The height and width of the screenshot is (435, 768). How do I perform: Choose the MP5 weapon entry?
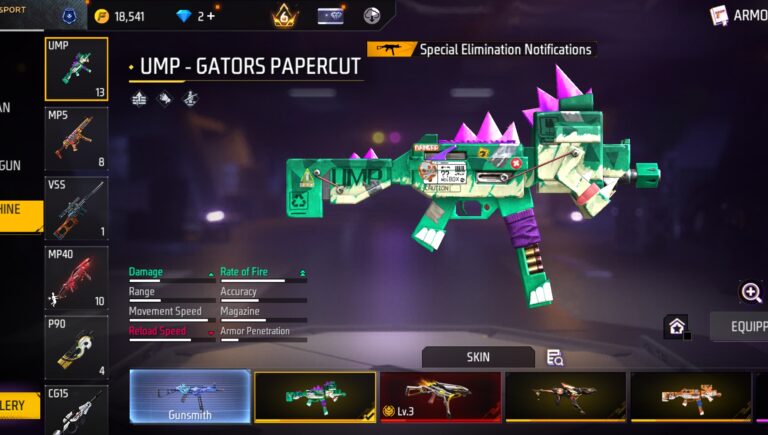(x=76, y=139)
